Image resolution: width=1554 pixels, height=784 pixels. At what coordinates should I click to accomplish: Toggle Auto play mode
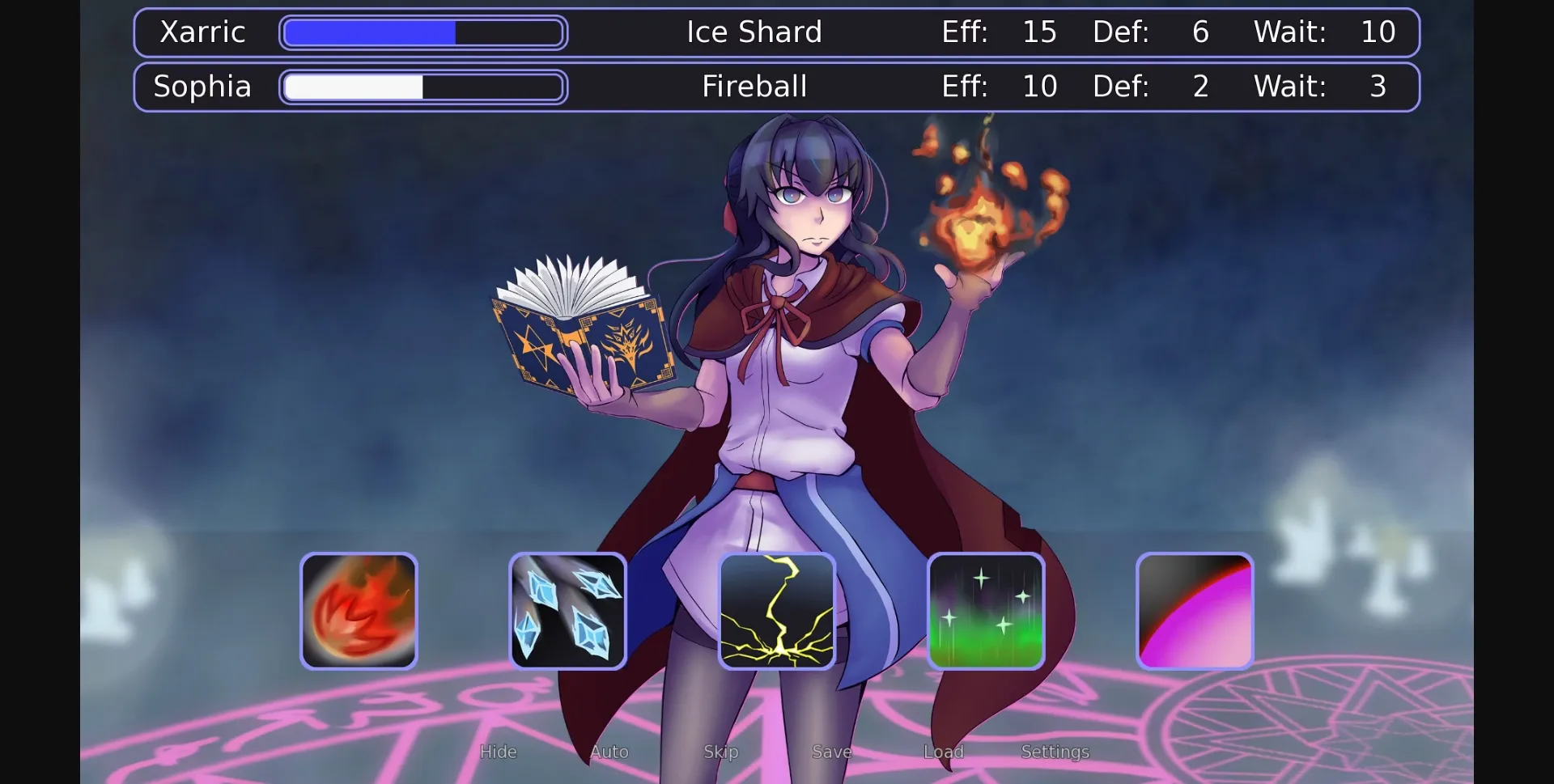[609, 752]
